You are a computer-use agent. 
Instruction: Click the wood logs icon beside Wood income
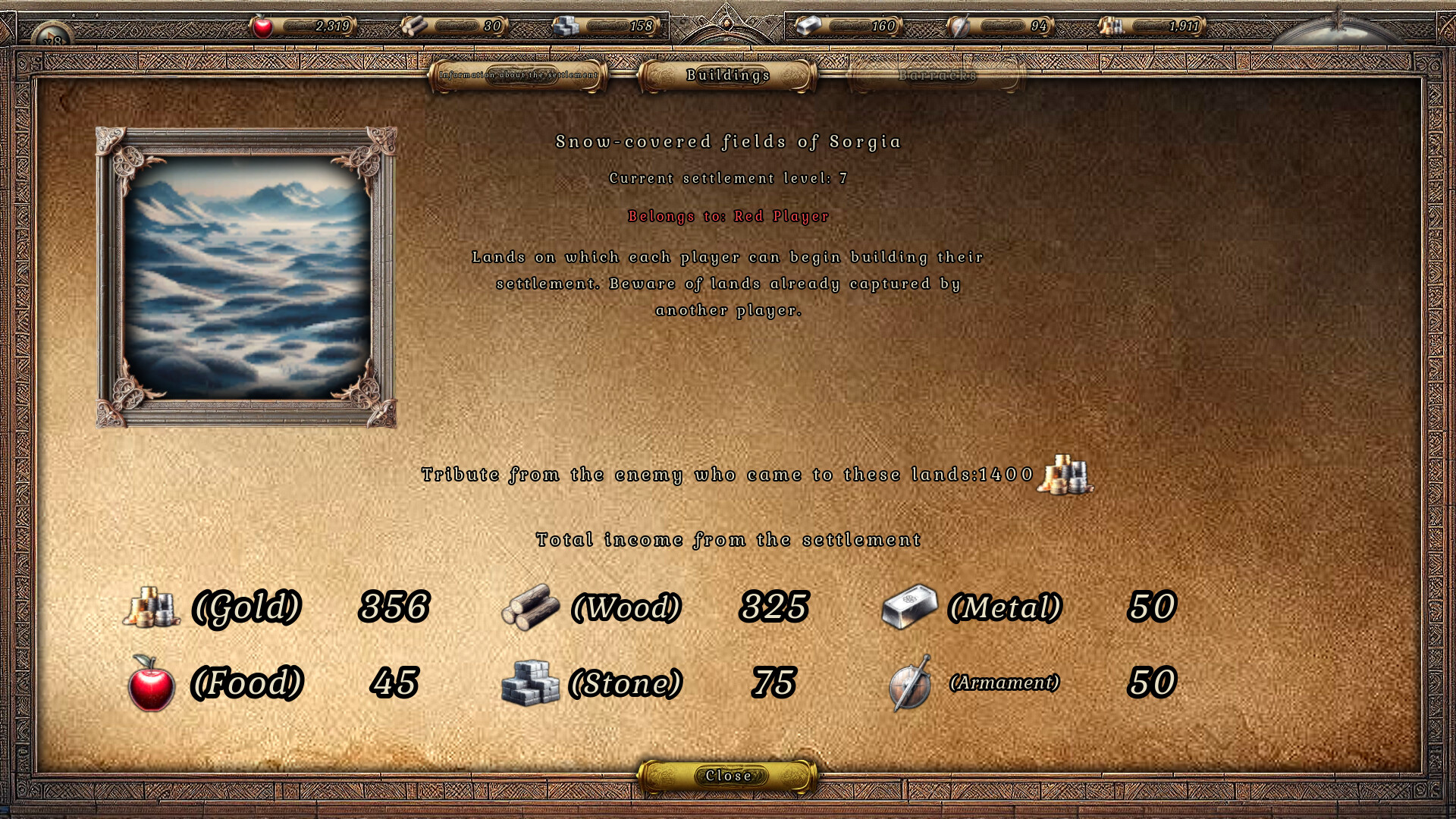[x=532, y=606]
